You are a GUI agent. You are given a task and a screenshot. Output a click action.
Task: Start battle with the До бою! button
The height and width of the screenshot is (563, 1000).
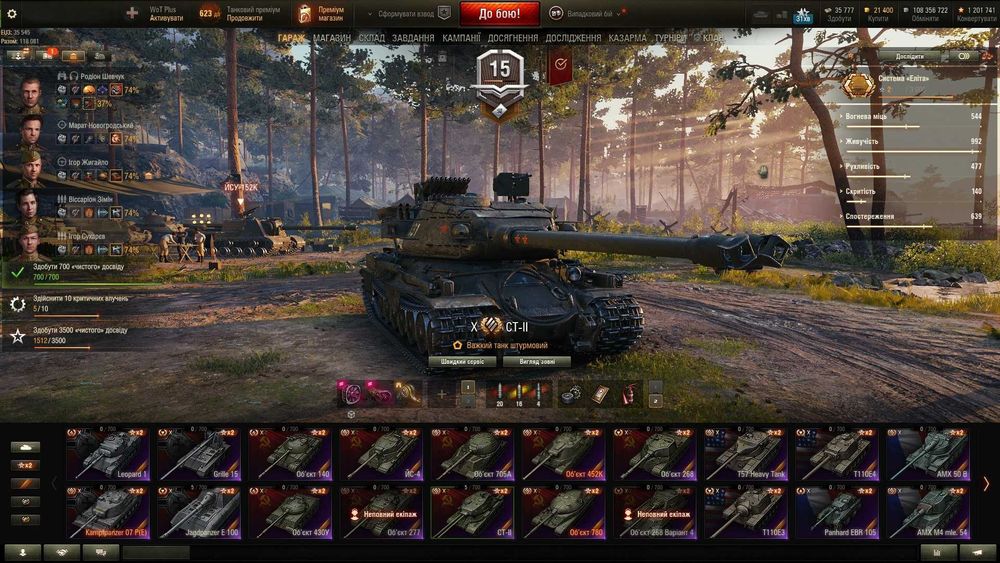tap(499, 14)
